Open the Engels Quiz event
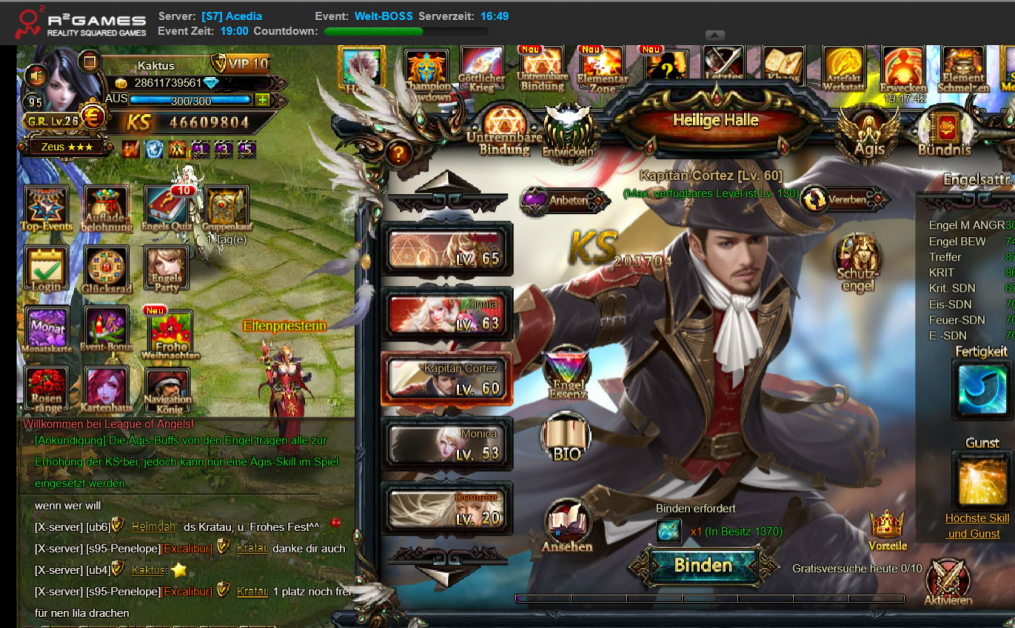The image size is (1015, 628). pos(167,210)
